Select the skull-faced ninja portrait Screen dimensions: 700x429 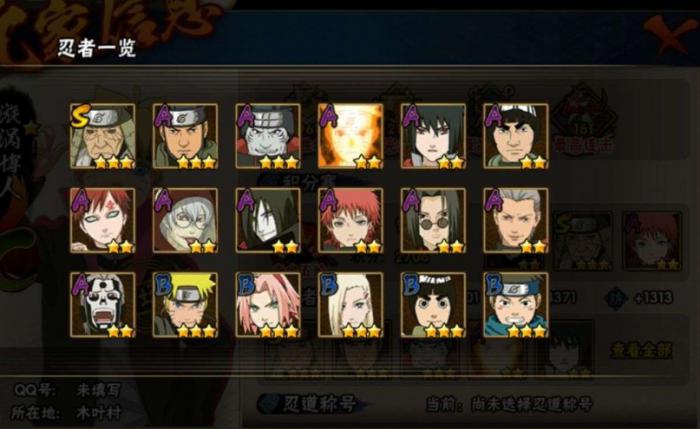click(103, 304)
